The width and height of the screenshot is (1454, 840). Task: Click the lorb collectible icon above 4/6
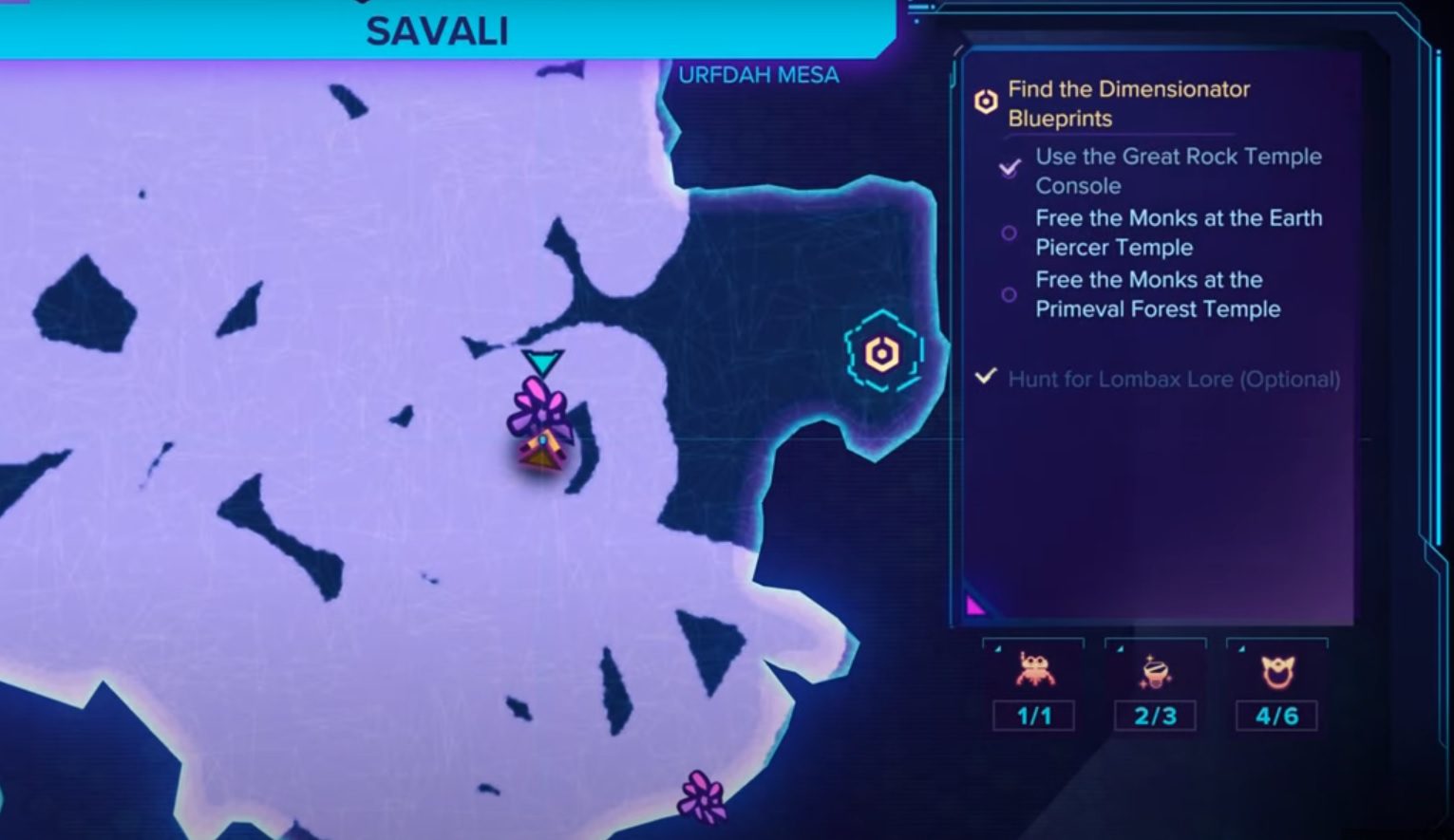pyautogui.click(x=1276, y=671)
